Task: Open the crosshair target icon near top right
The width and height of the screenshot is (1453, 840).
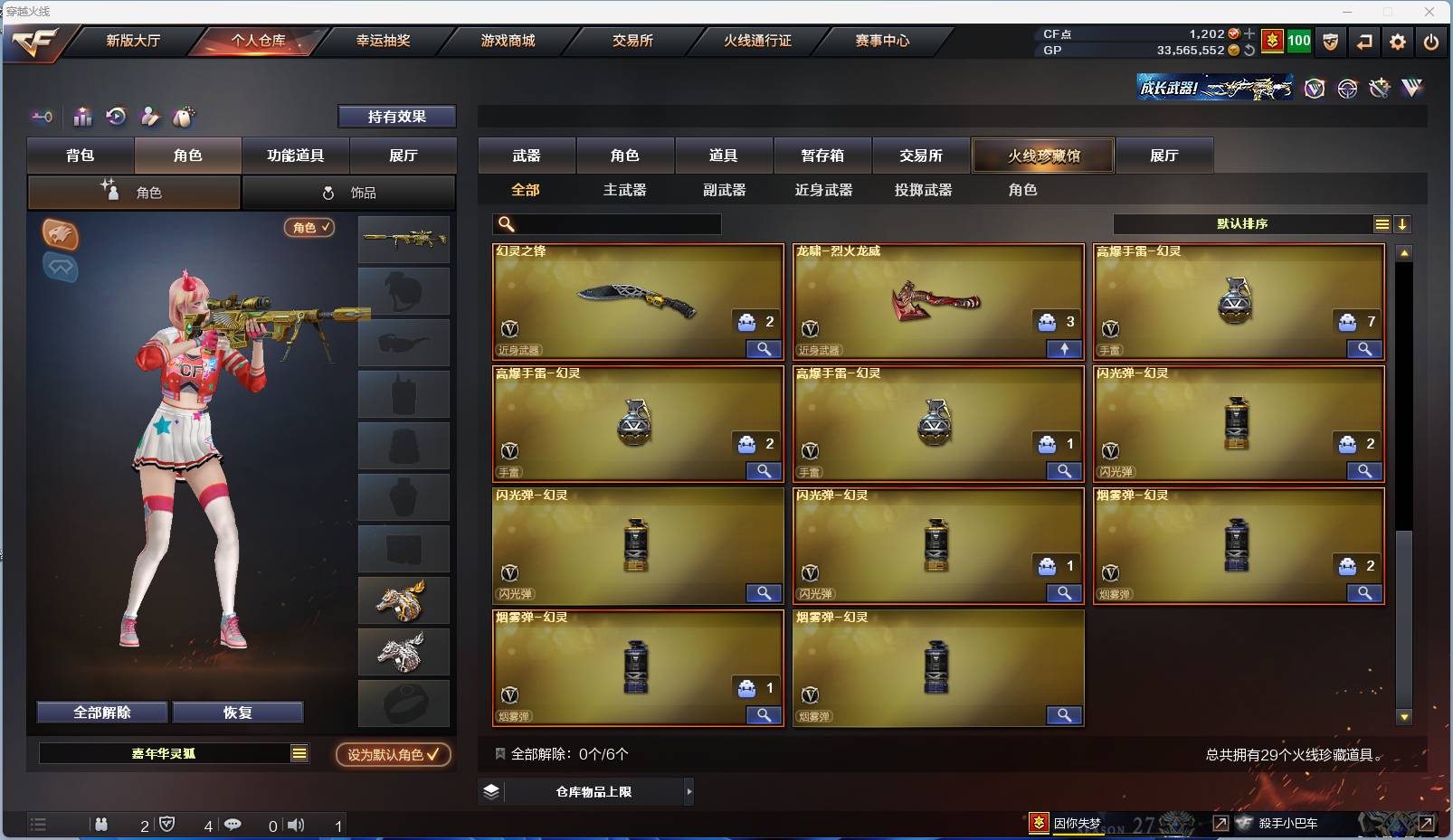Action: coord(1346,89)
